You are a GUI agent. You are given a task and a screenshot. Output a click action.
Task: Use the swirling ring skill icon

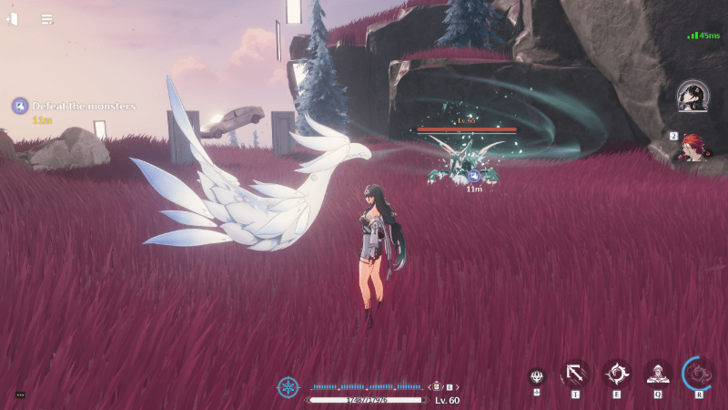coord(616,374)
